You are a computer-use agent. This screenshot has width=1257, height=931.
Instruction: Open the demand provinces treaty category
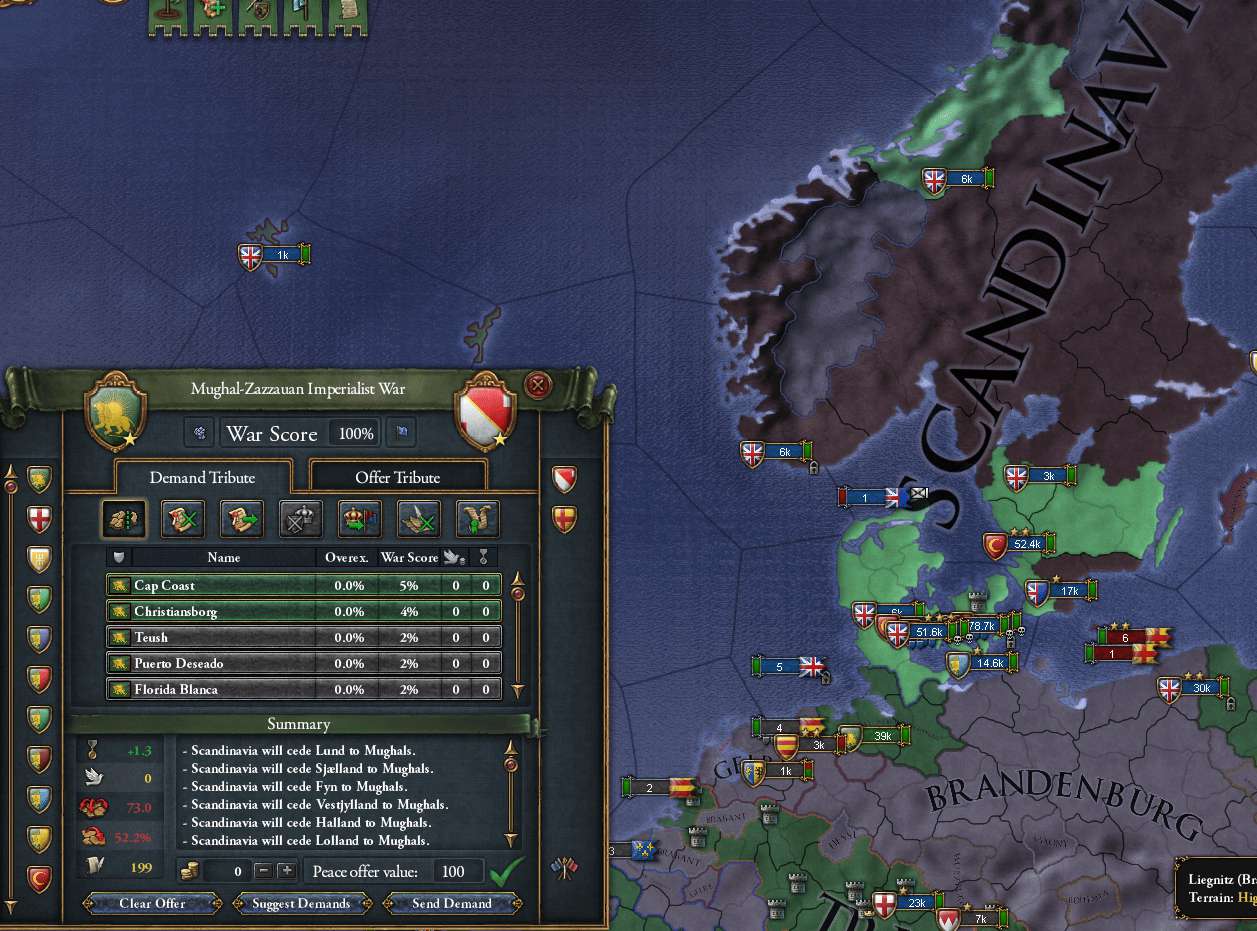tap(123, 518)
